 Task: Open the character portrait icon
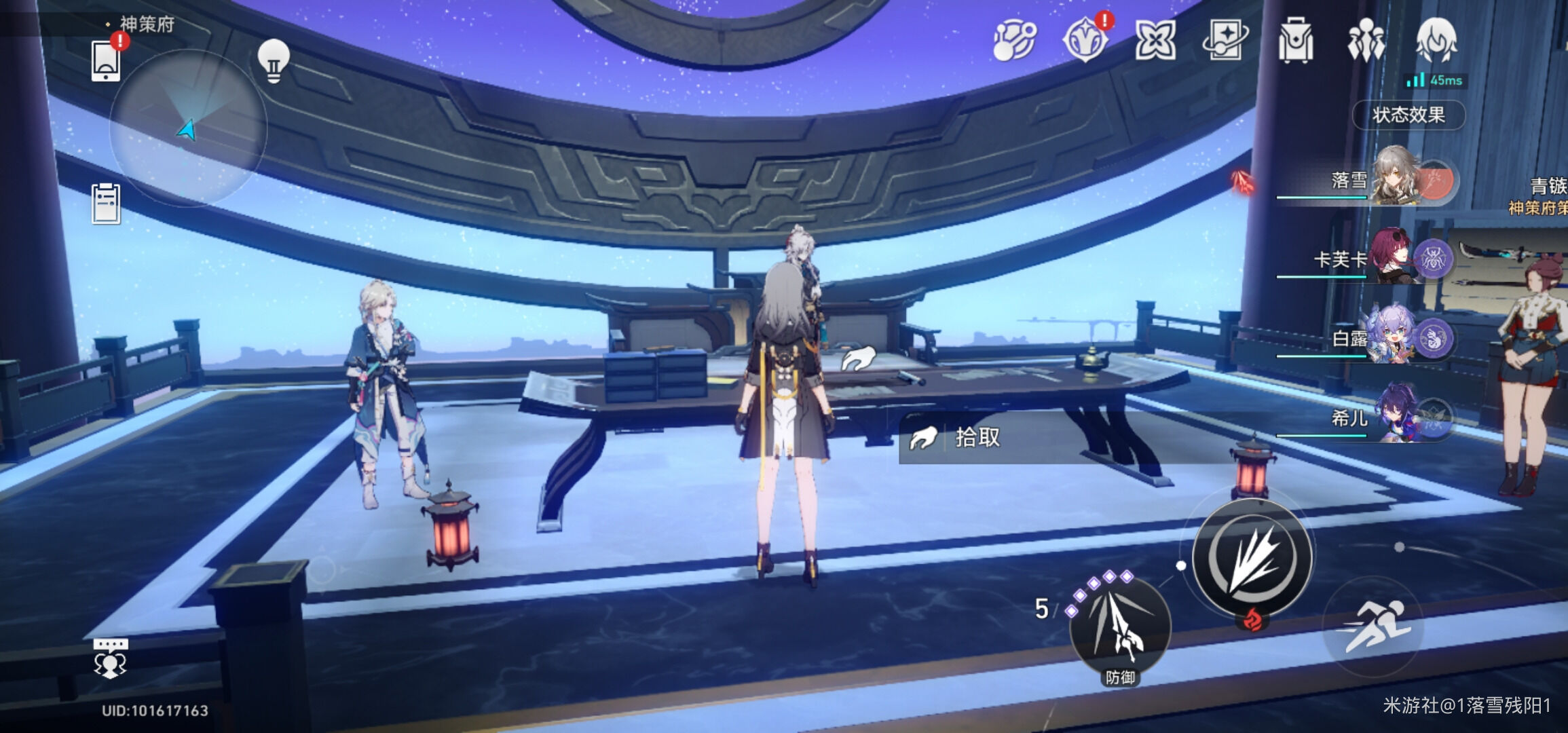tap(1436, 41)
